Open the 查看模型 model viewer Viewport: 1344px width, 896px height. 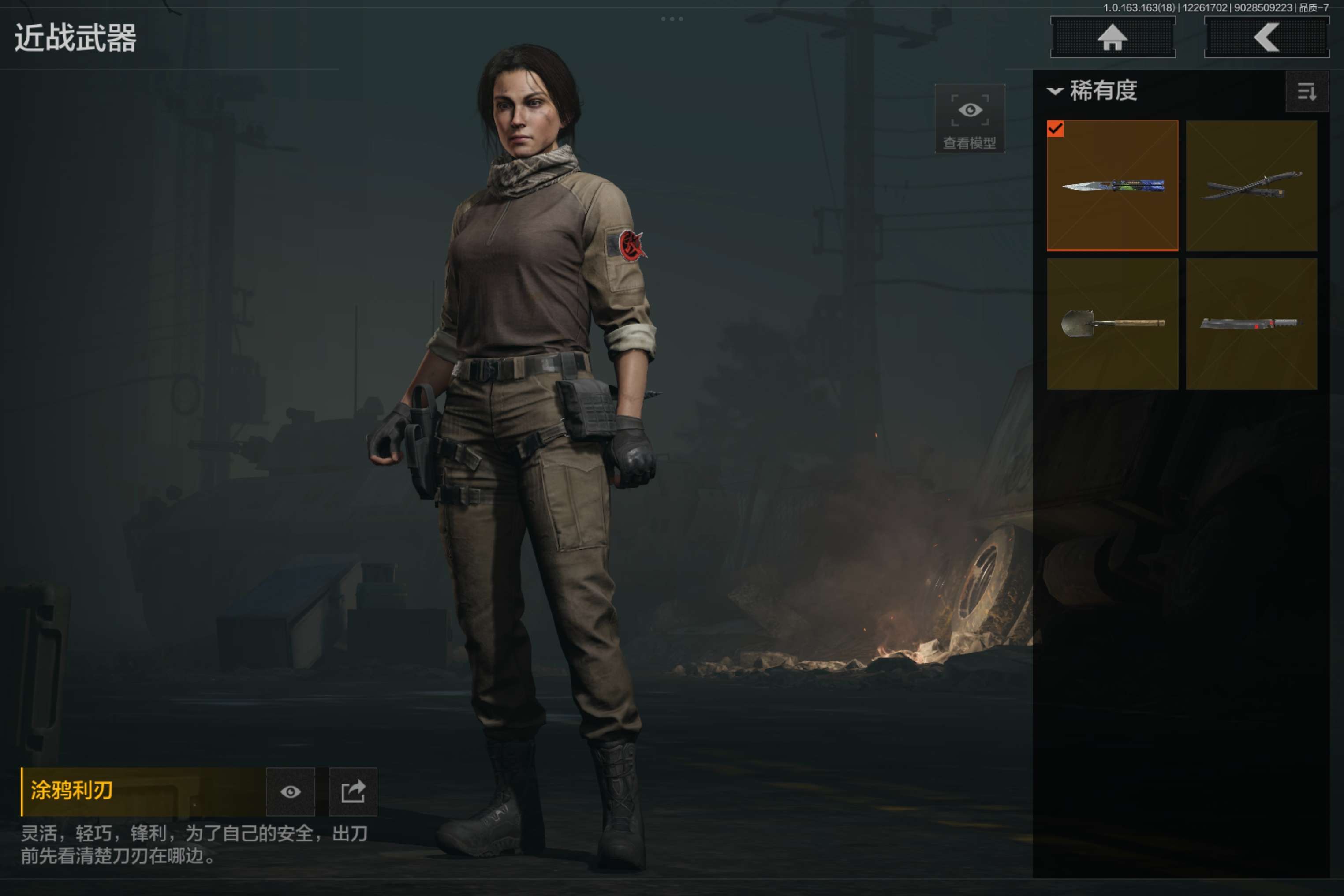[969, 119]
